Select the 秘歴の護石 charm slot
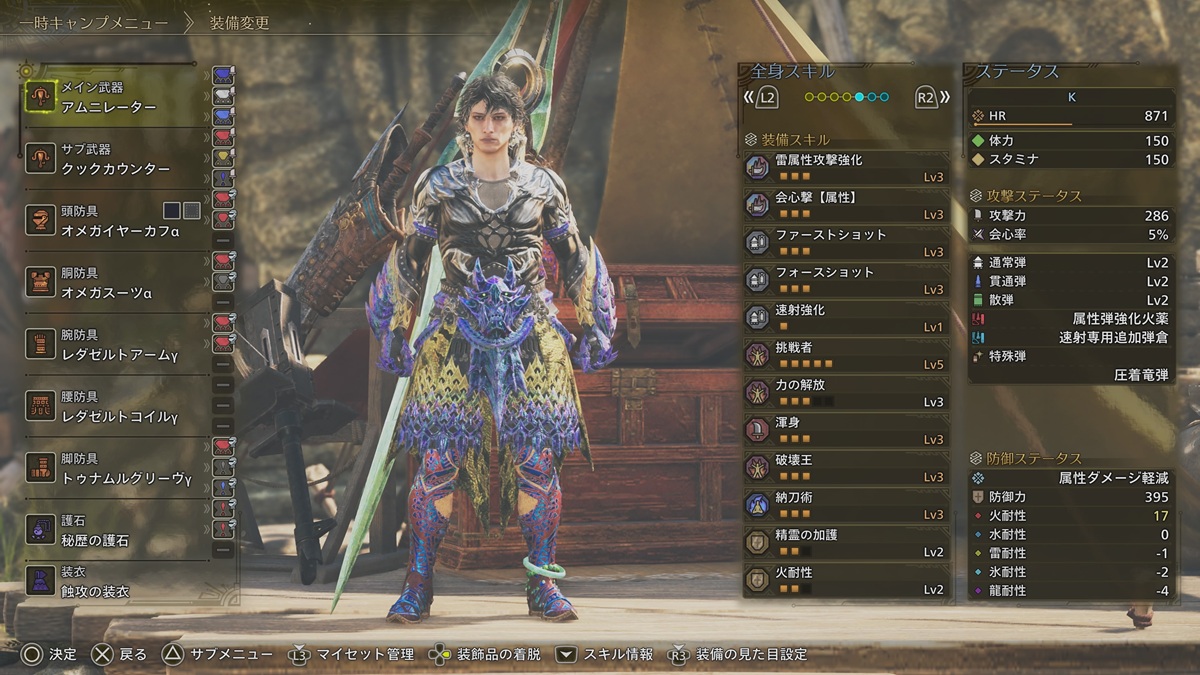Image resolution: width=1200 pixels, height=675 pixels. (110, 531)
